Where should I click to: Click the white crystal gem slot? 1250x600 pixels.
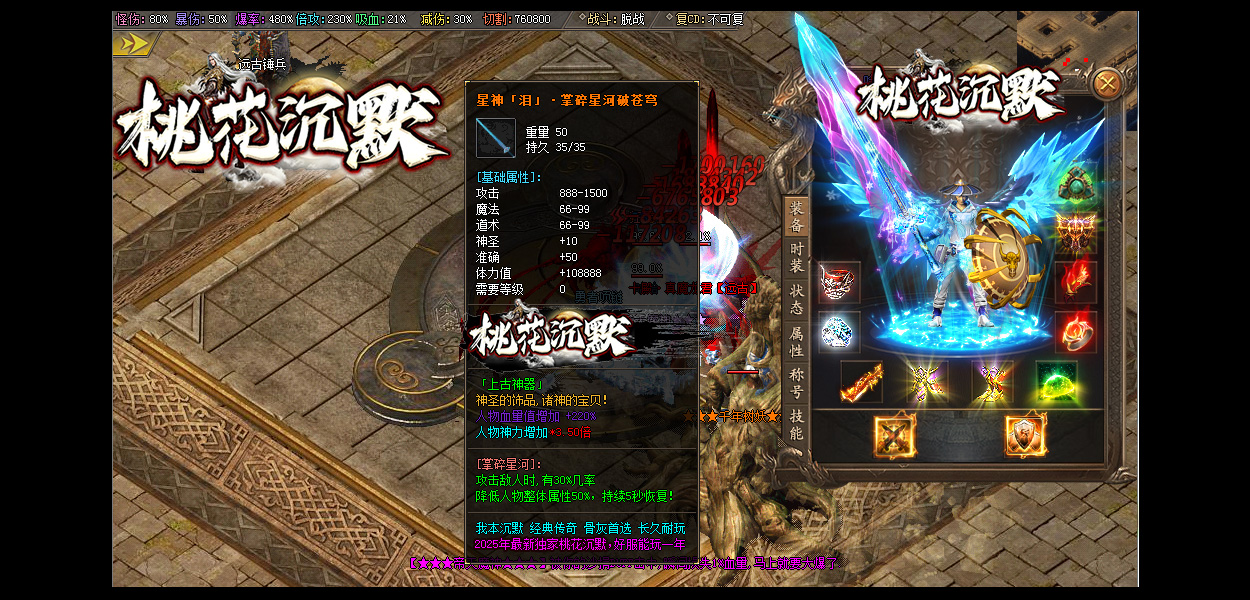tap(839, 331)
